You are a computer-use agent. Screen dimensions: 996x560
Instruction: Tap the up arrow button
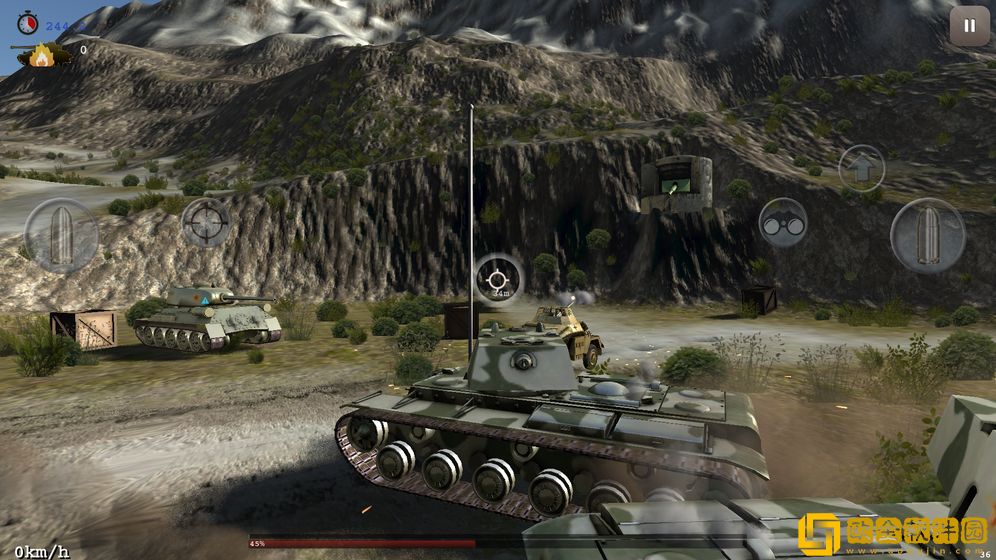[861, 167]
